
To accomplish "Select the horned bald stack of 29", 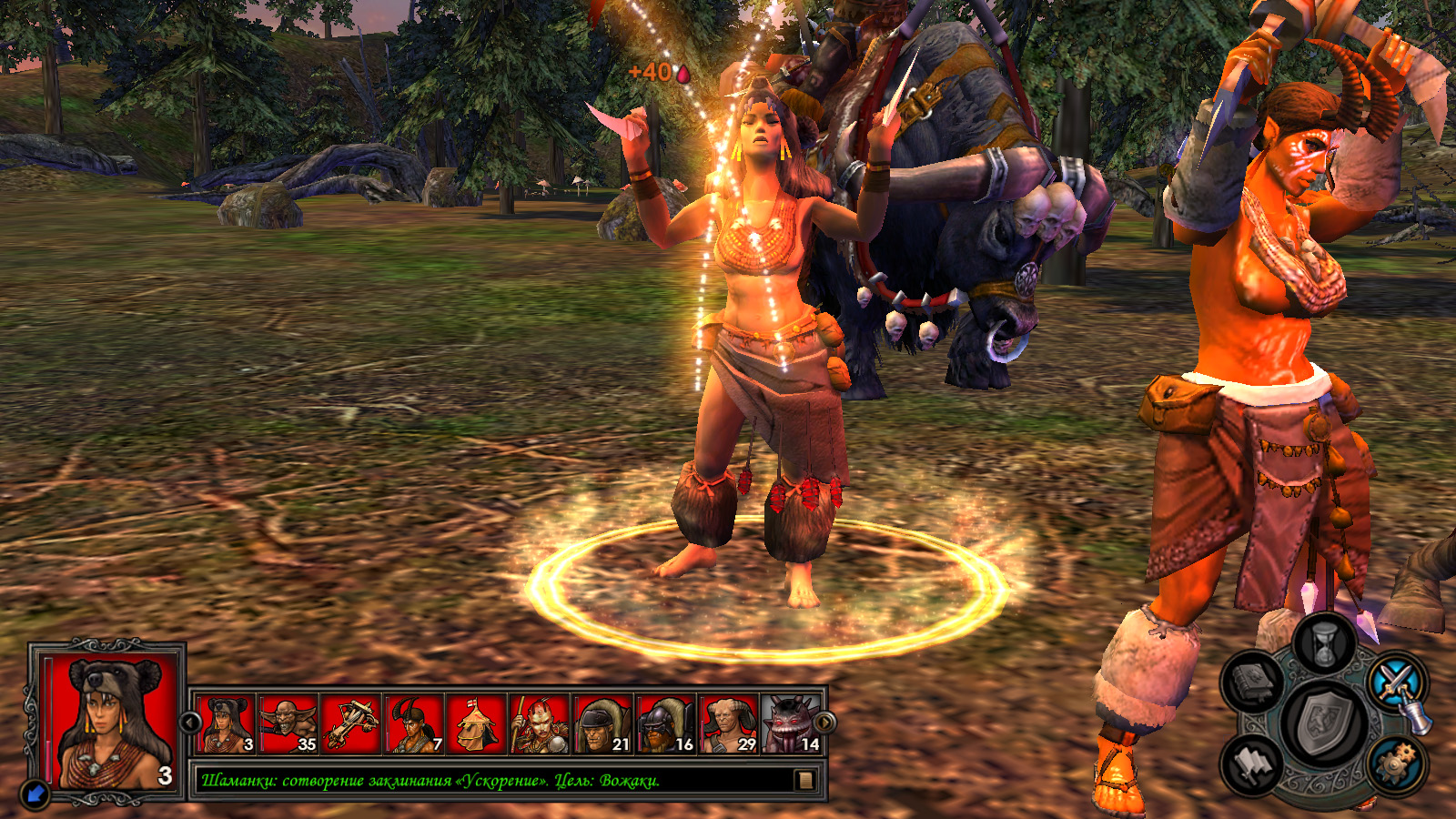I will click(728, 724).
